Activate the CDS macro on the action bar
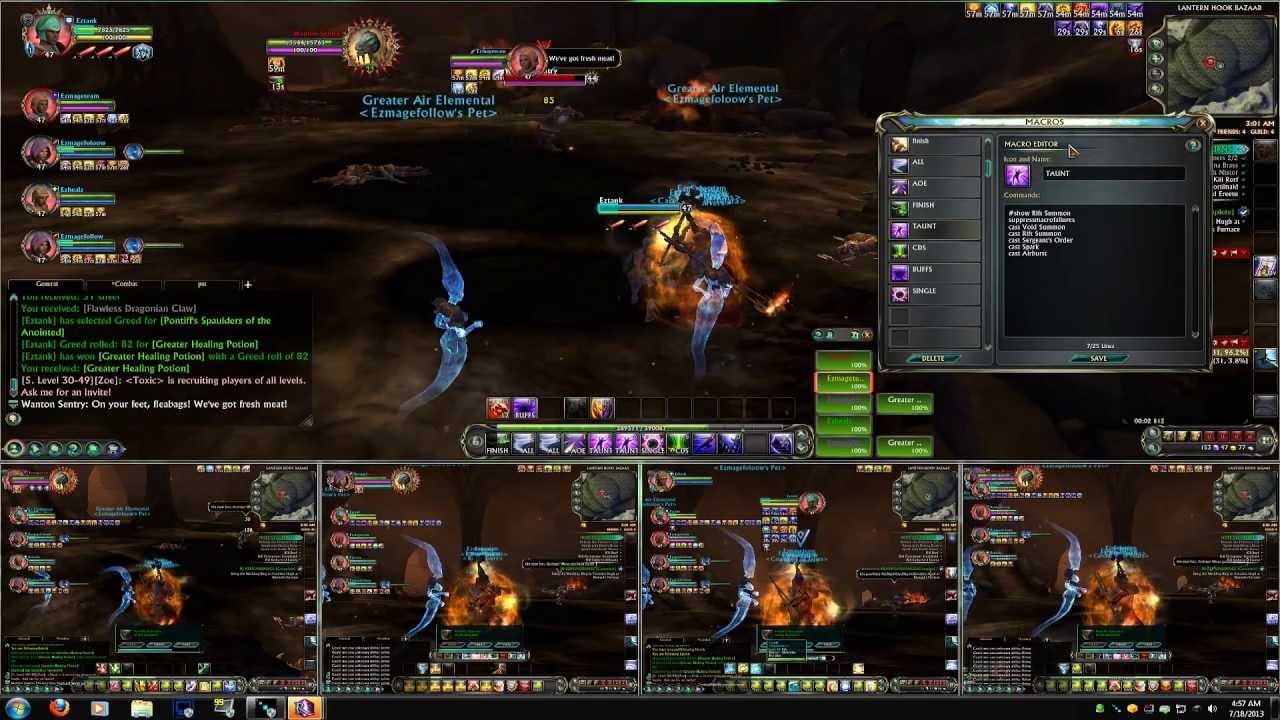 point(678,443)
